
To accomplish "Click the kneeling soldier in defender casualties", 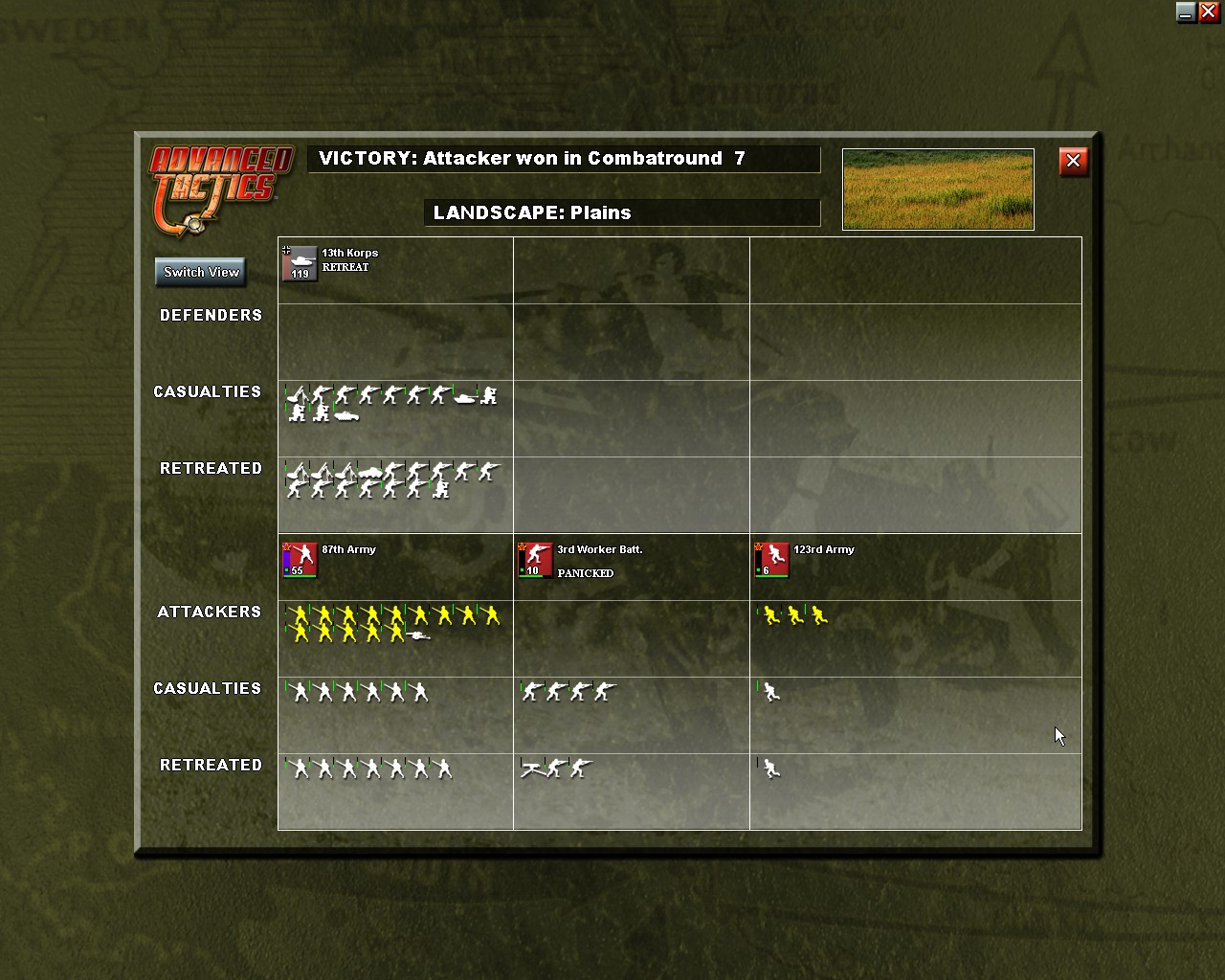I will [x=297, y=413].
